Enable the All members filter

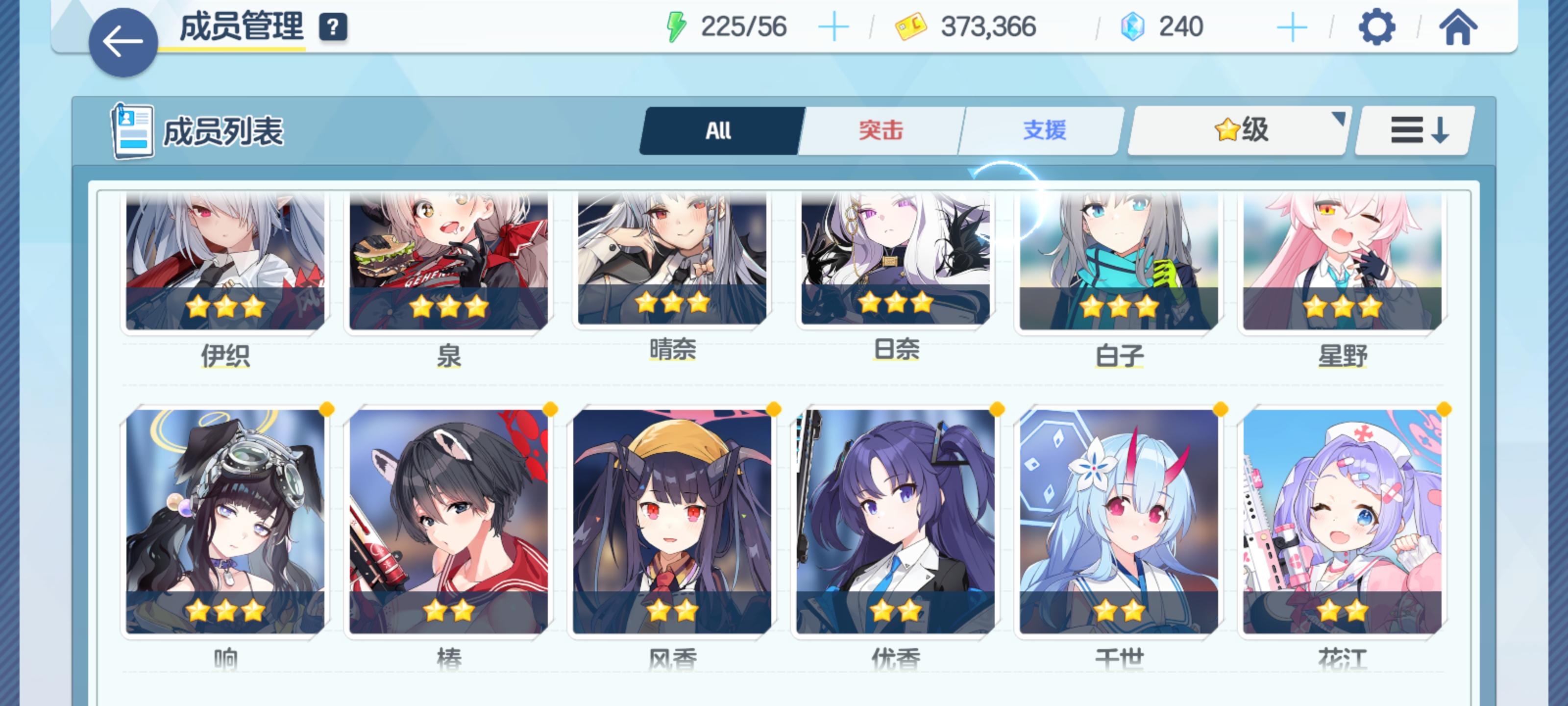[718, 130]
